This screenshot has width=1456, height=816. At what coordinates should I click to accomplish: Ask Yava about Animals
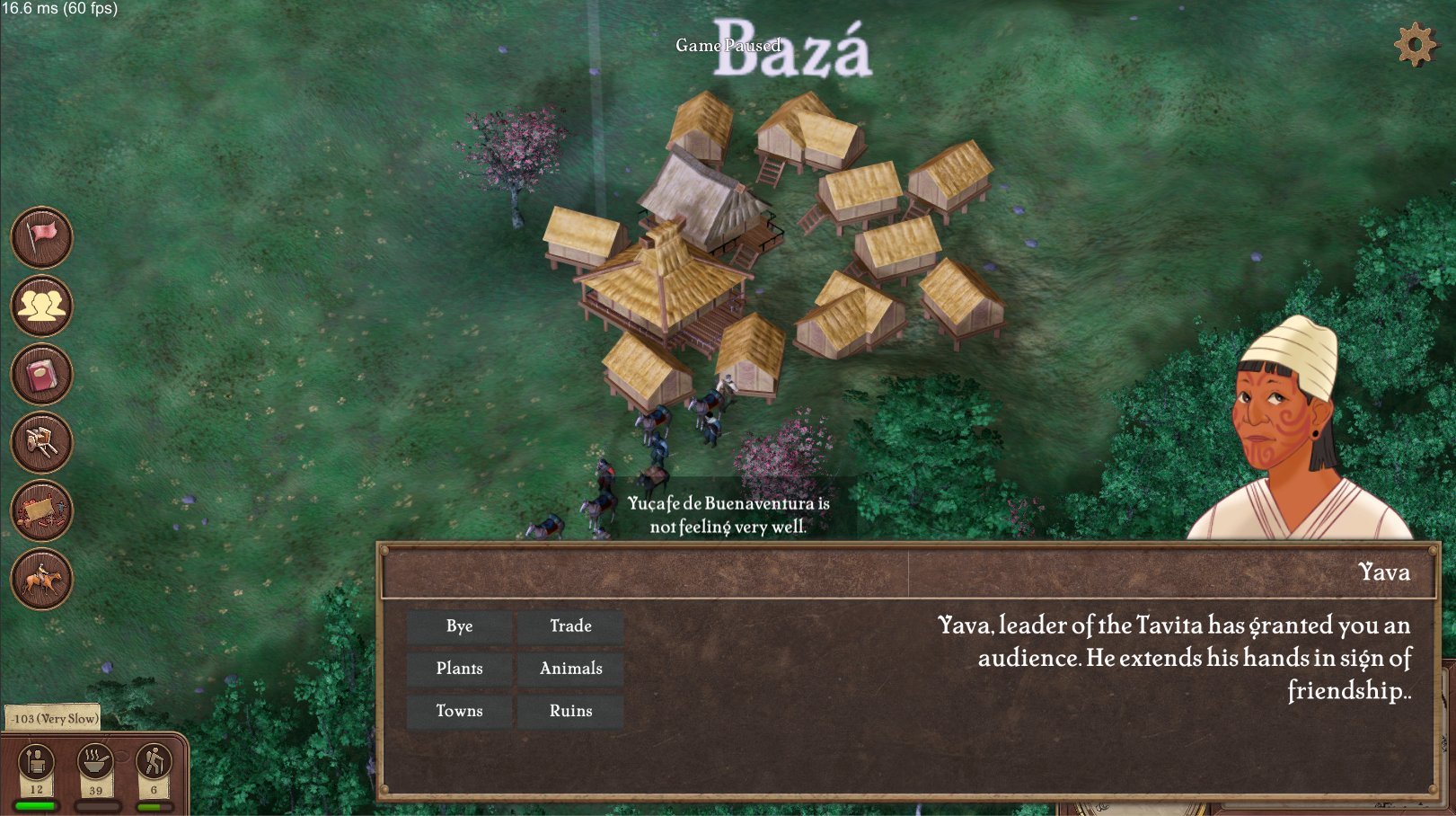pos(570,669)
